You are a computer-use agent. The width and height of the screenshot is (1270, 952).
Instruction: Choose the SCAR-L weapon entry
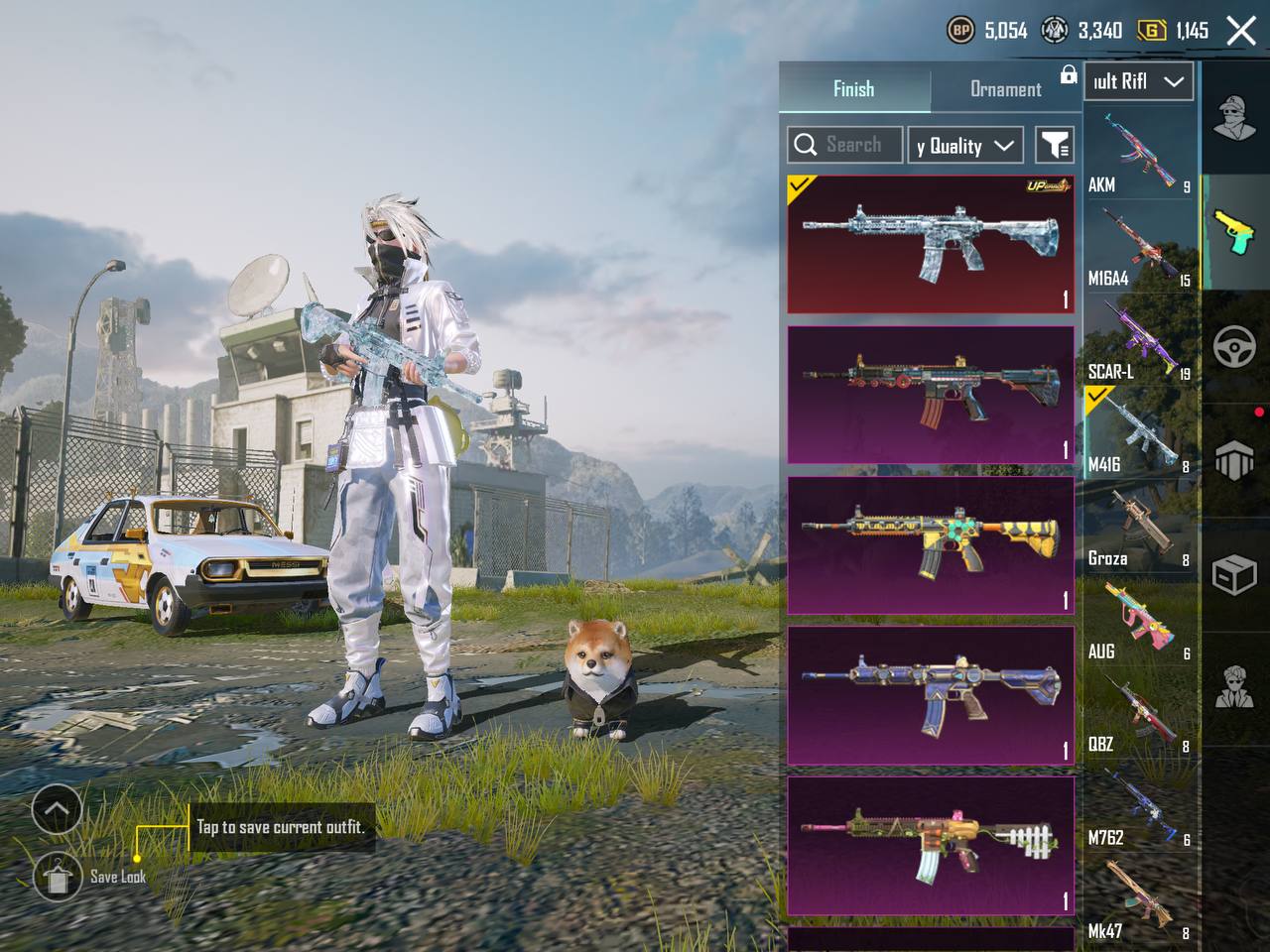[1139, 341]
